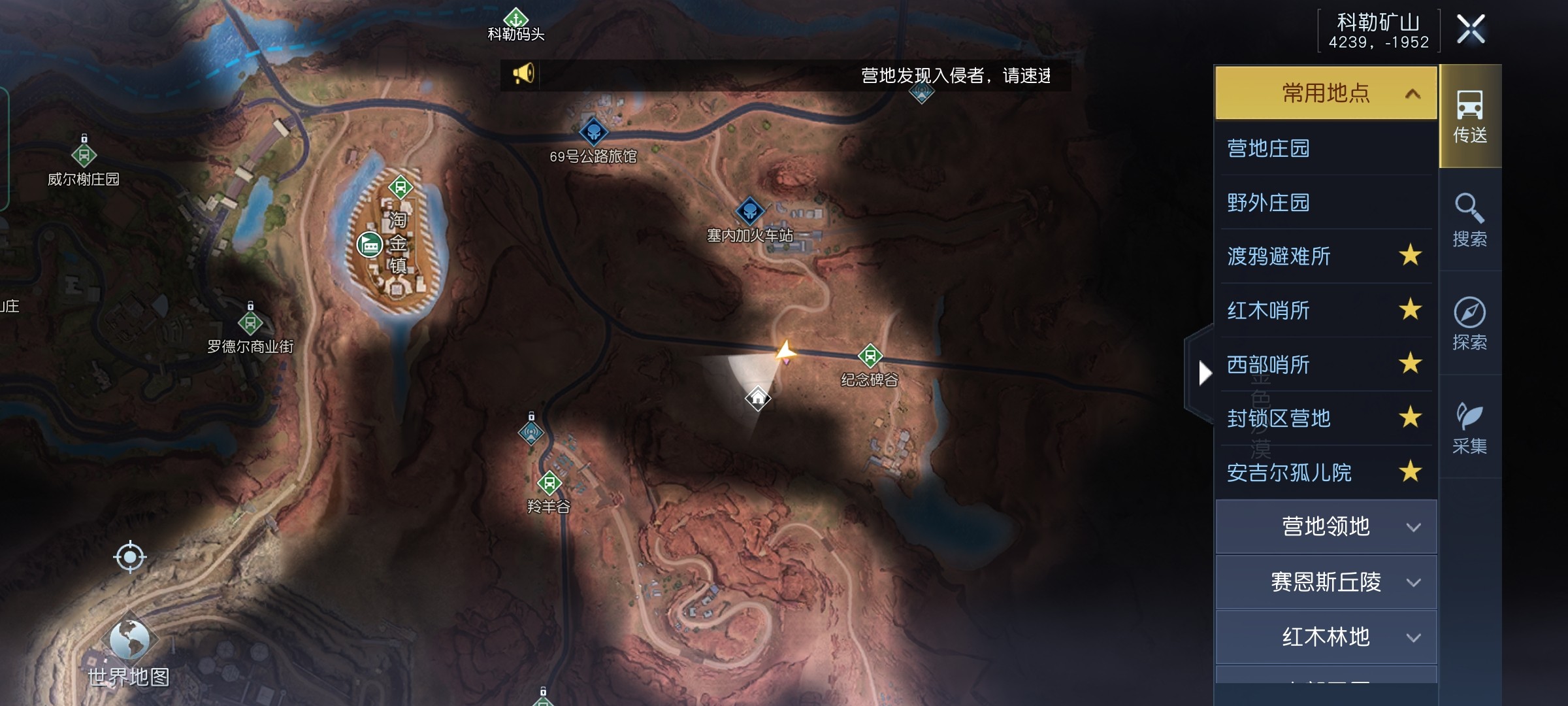Open the 采集 gathering tab
The height and width of the screenshot is (706, 1568).
tap(1469, 428)
